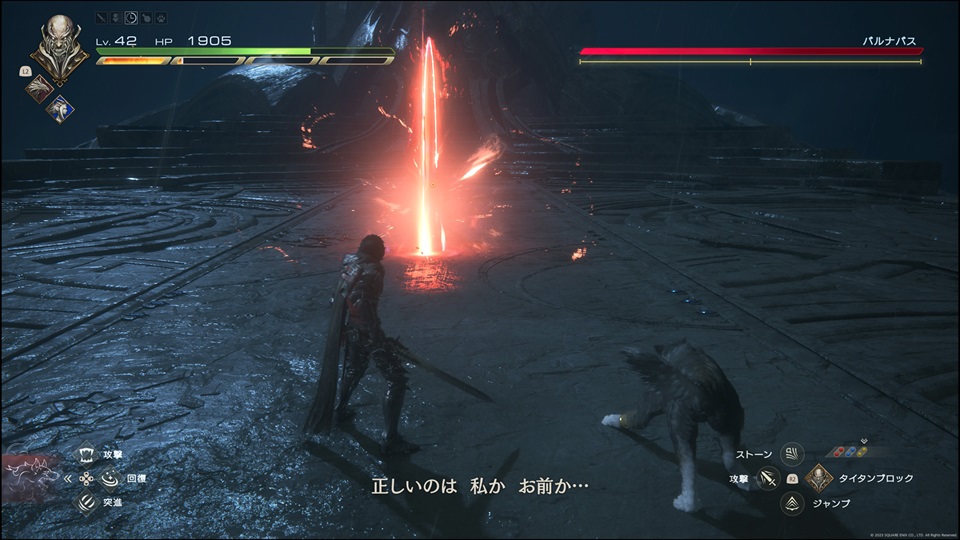Activate the Titan Block (タイタンブロック) ability

click(819, 478)
